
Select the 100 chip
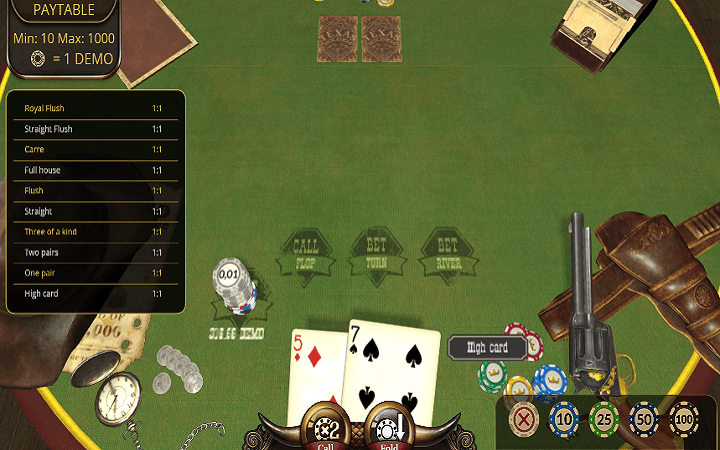(x=684, y=418)
